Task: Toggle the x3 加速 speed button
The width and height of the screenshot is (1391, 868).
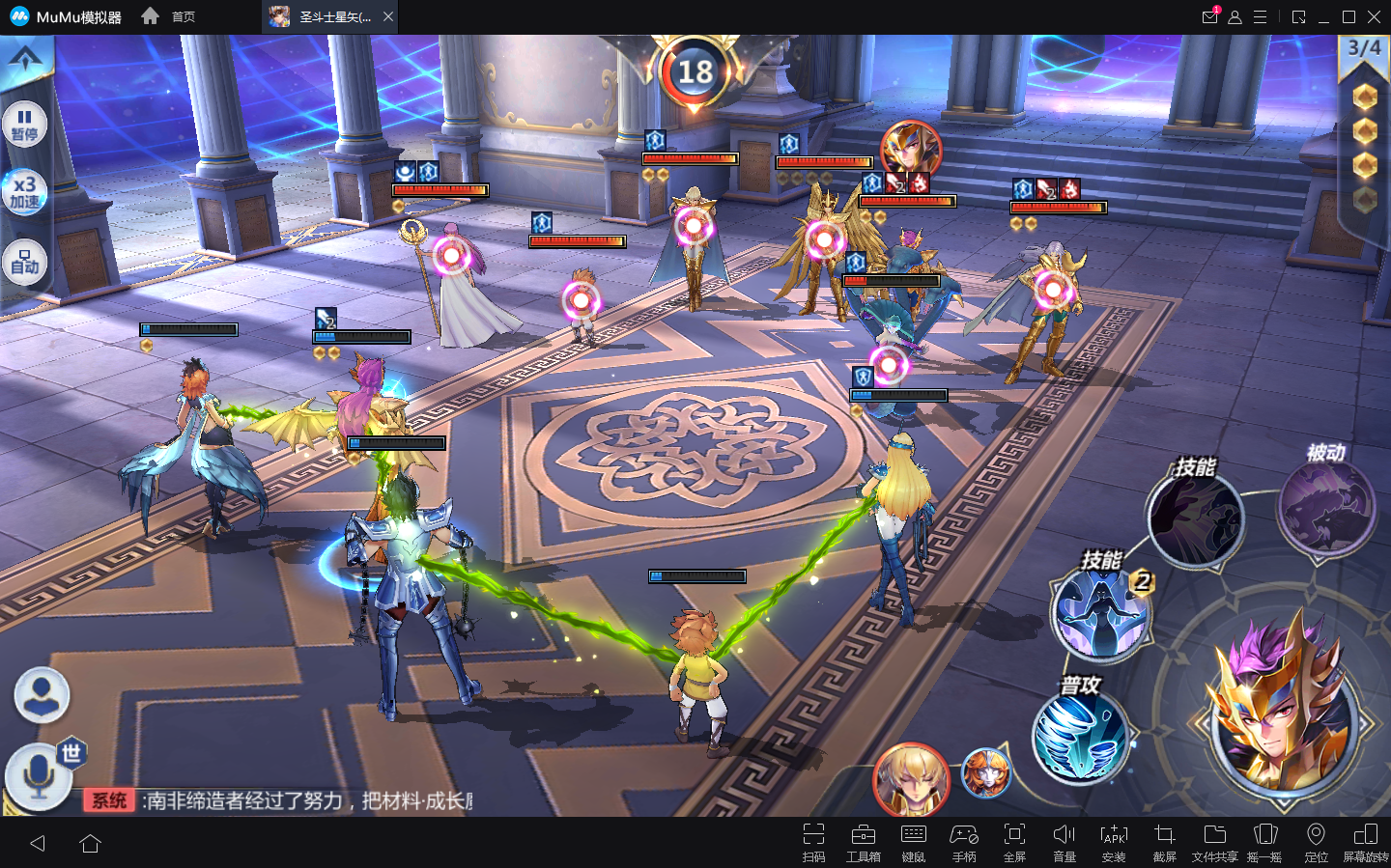Action: point(25,192)
